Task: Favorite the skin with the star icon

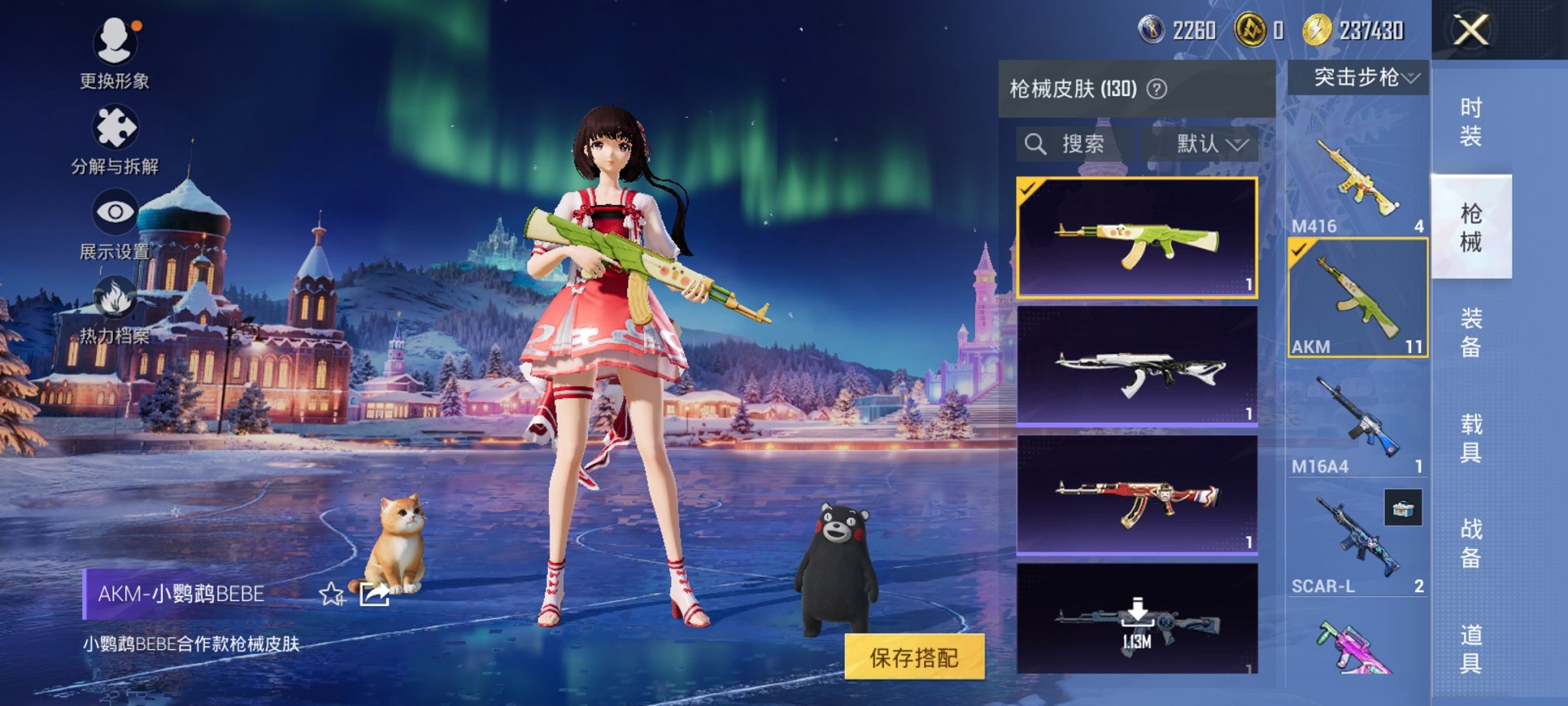Action: coord(331,594)
